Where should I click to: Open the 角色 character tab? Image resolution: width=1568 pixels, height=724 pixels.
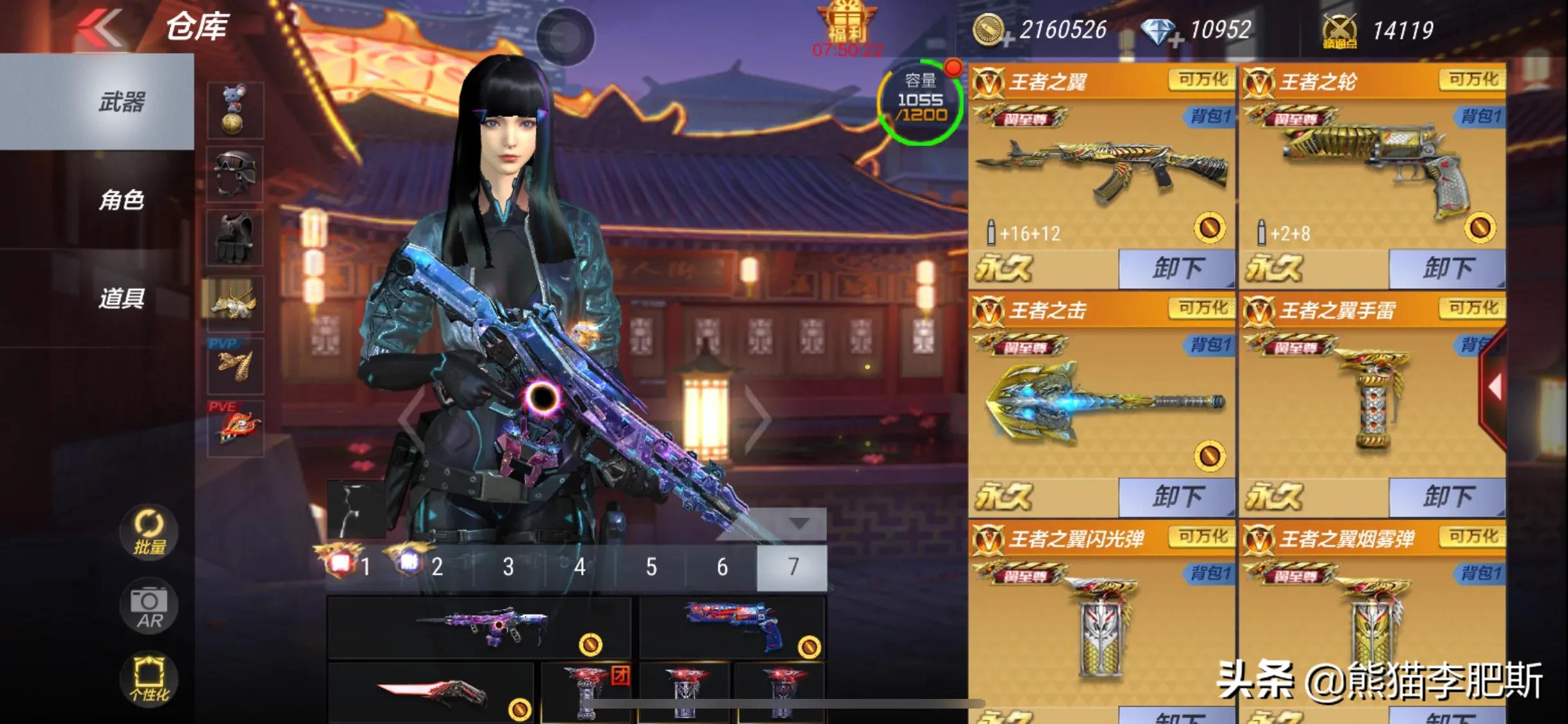[121, 200]
